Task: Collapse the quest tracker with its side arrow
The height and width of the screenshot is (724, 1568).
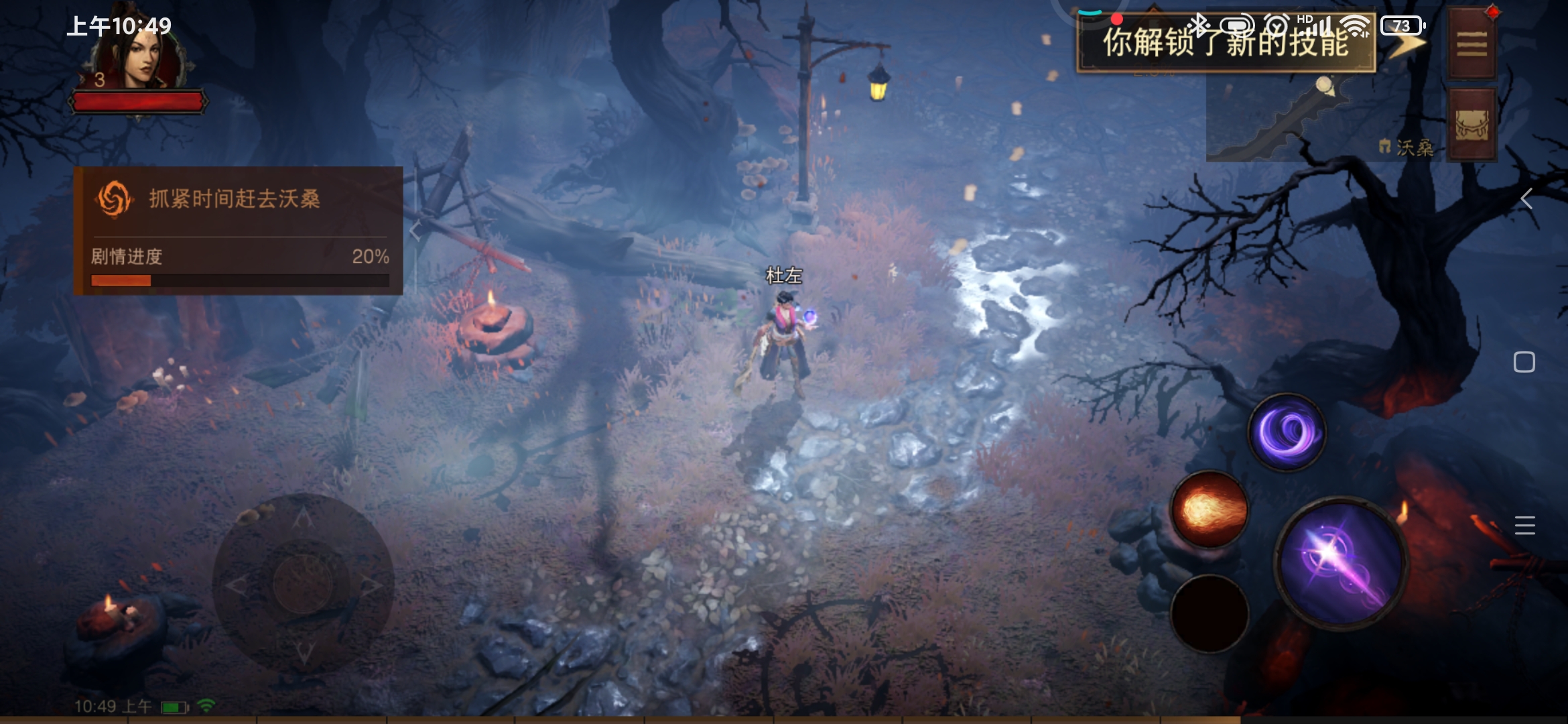Action: click(415, 231)
